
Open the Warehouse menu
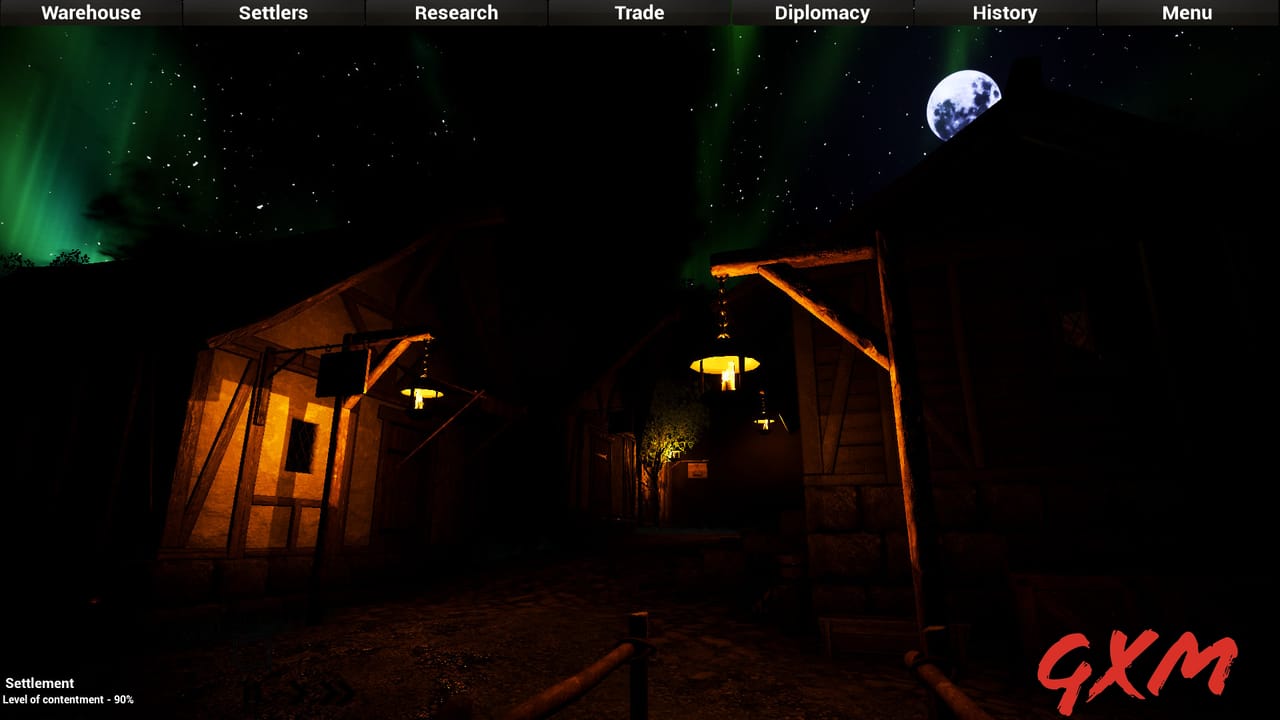pyautogui.click(x=90, y=13)
